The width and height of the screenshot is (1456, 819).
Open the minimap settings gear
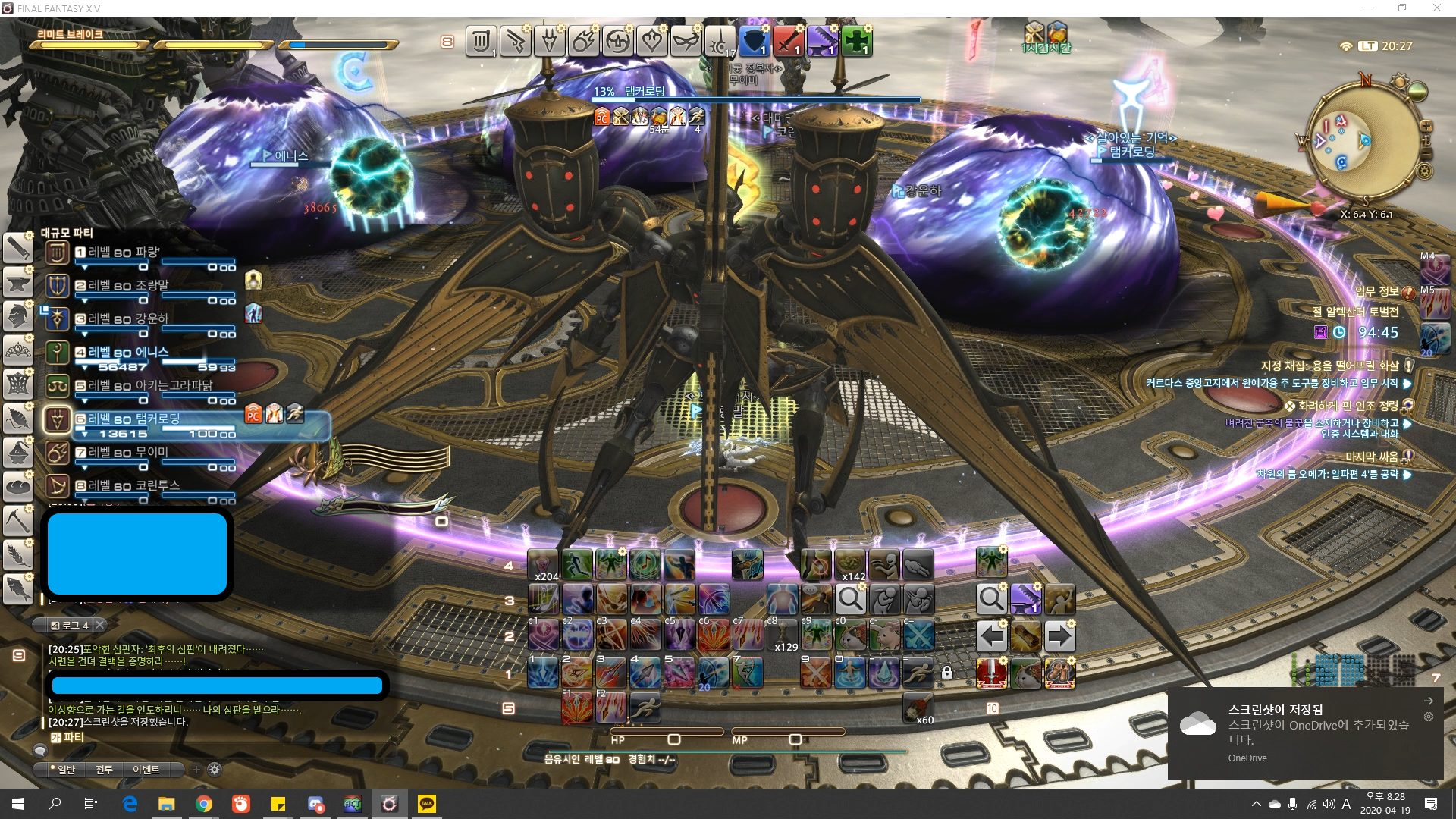[x=1425, y=171]
